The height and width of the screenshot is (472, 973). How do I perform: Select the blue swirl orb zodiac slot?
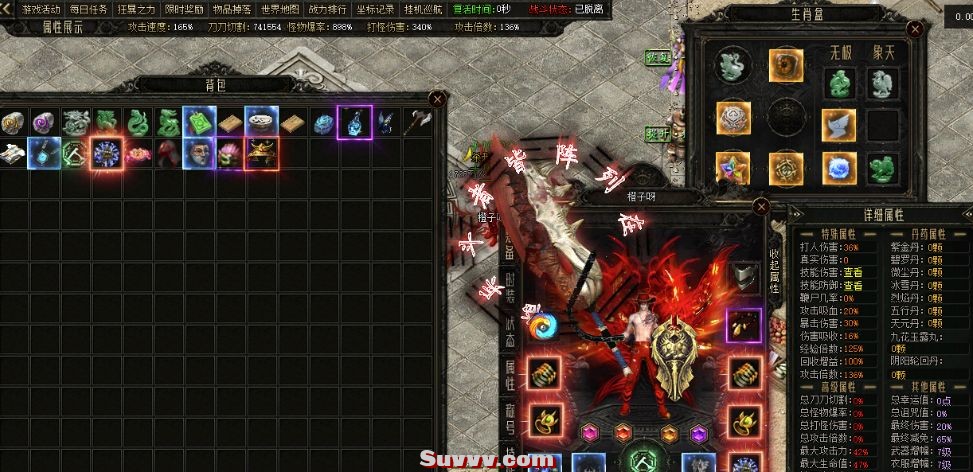[x=838, y=167]
